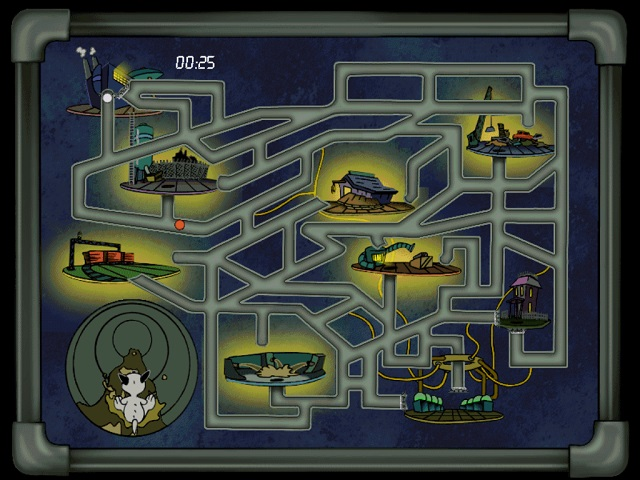Click the orange dot marker on the pipe

180,225
